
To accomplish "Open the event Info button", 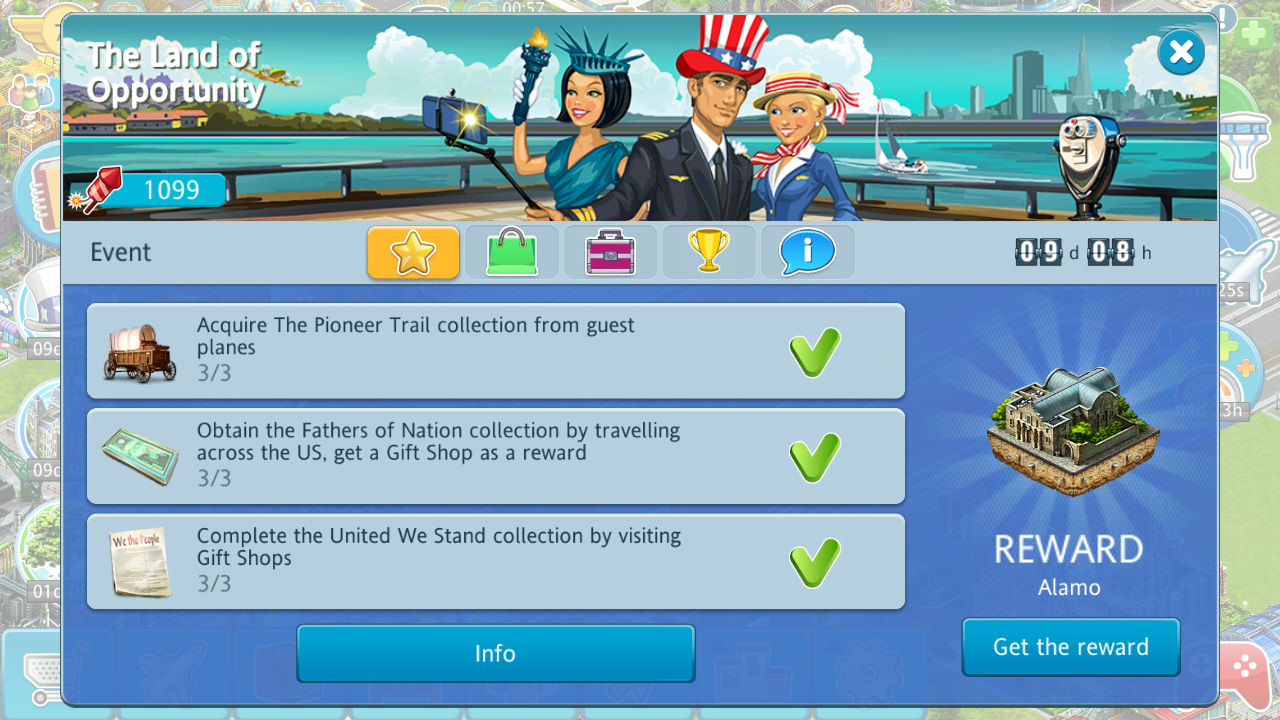I will pyautogui.click(x=495, y=653).
